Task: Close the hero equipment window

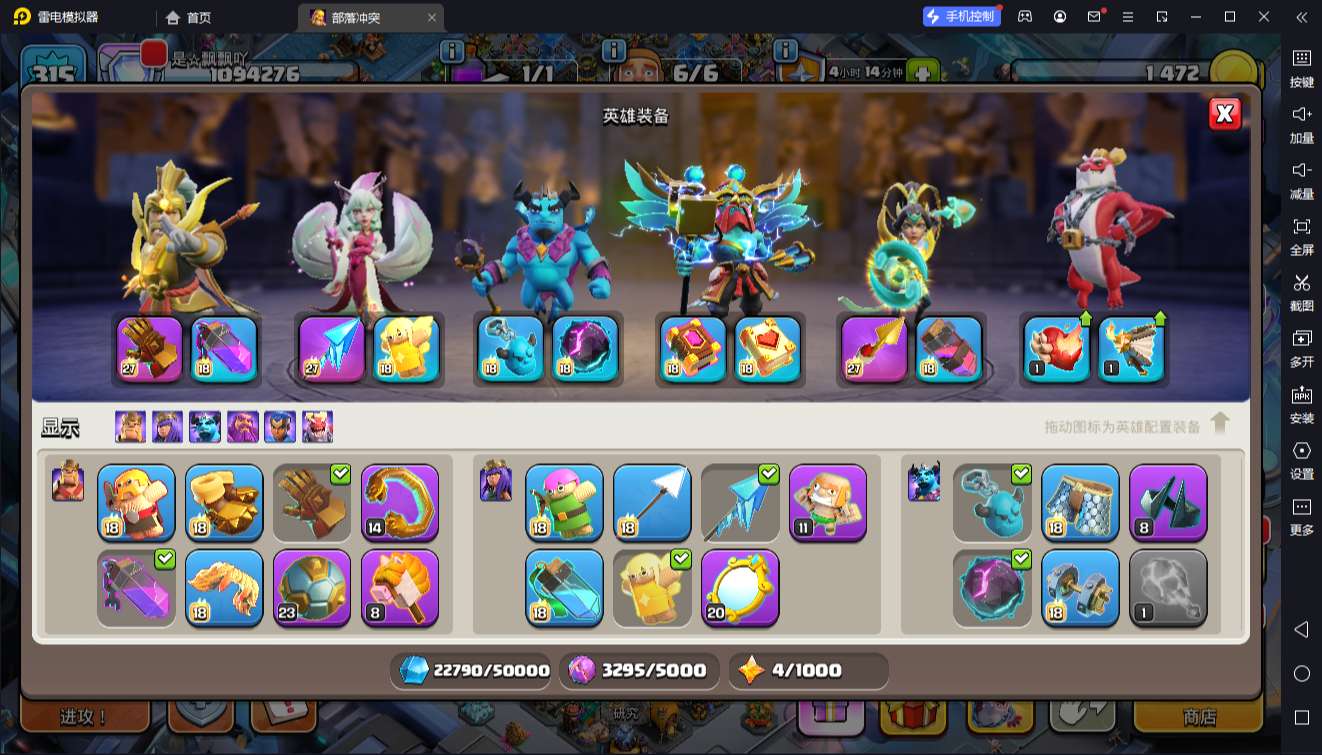Action: 1224,115
